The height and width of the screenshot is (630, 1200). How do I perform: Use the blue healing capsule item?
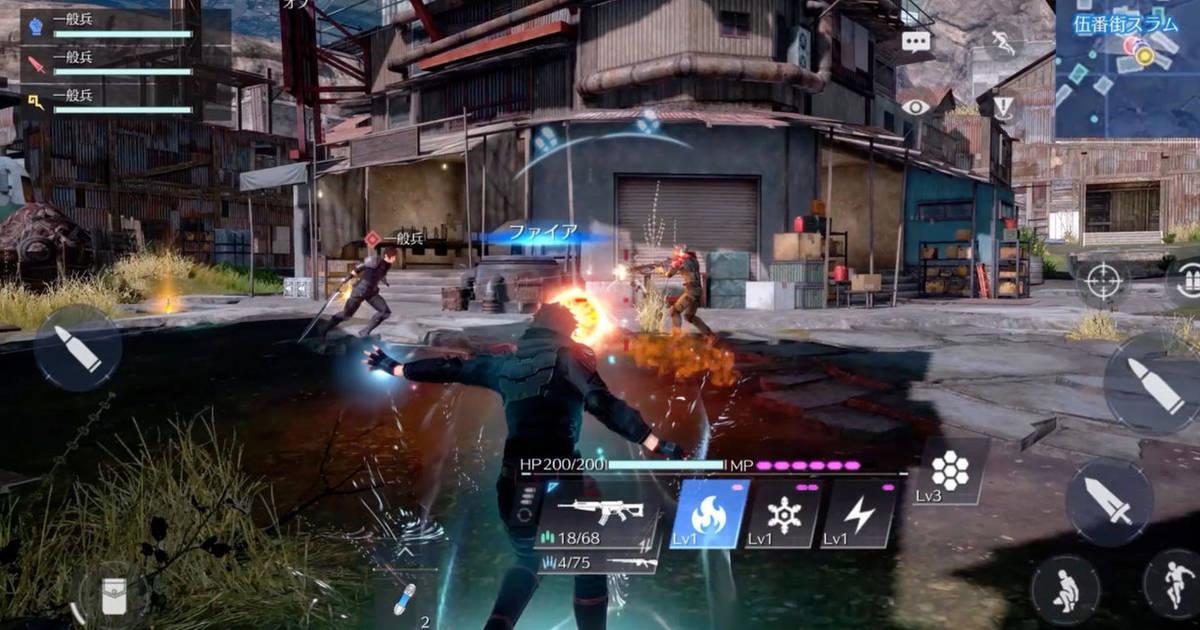[402, 598]
